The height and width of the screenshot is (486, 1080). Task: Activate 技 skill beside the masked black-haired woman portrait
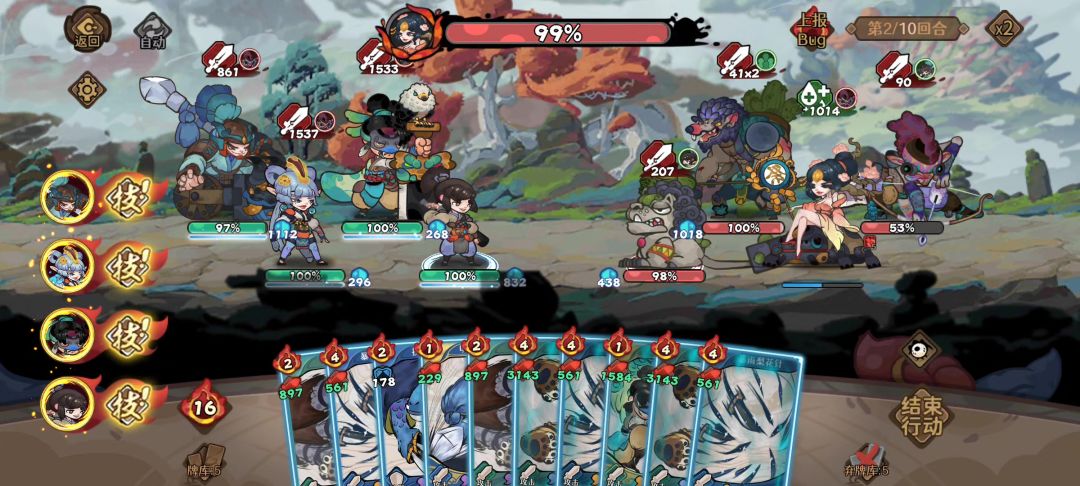127,336
